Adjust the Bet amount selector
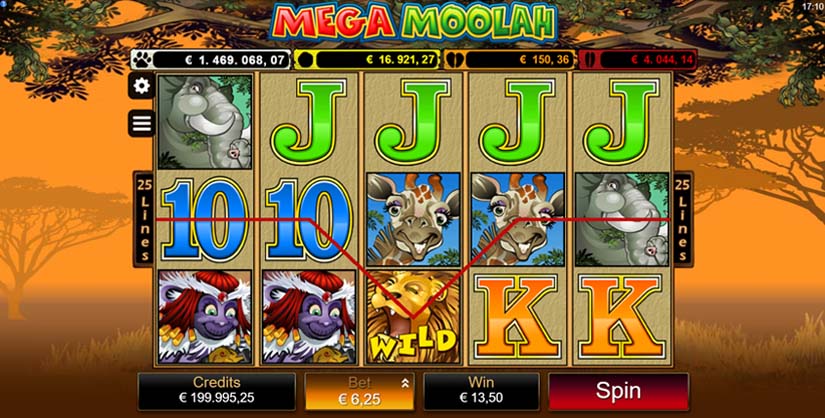This screenshot has width=825, height=418. [x=359, y=391]
